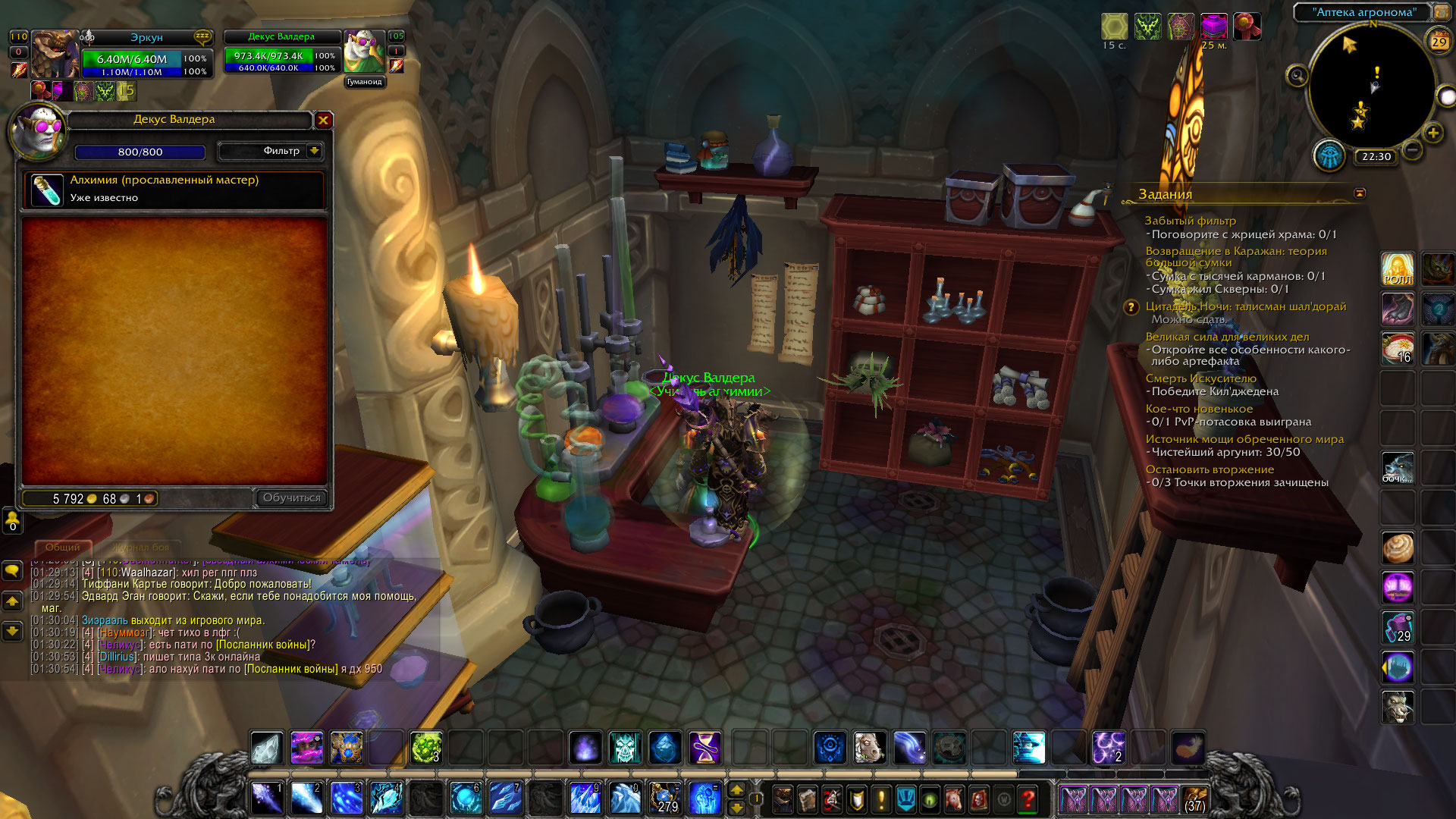The width and height of the screenshot is (1456, 819).
Task: Zoom in the minimap with plus button
Action: click(1432, 133)
